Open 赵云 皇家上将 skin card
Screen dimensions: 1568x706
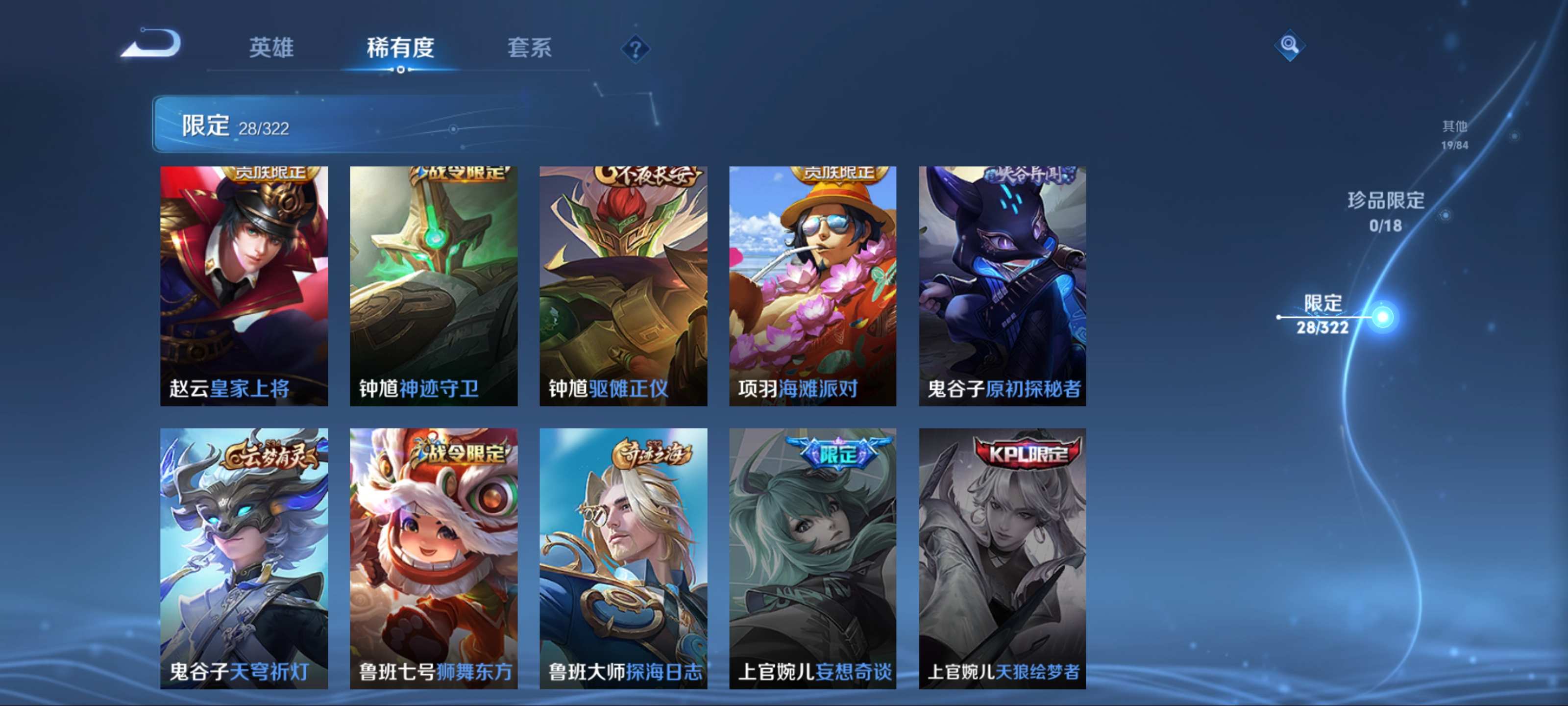point(244,286)
